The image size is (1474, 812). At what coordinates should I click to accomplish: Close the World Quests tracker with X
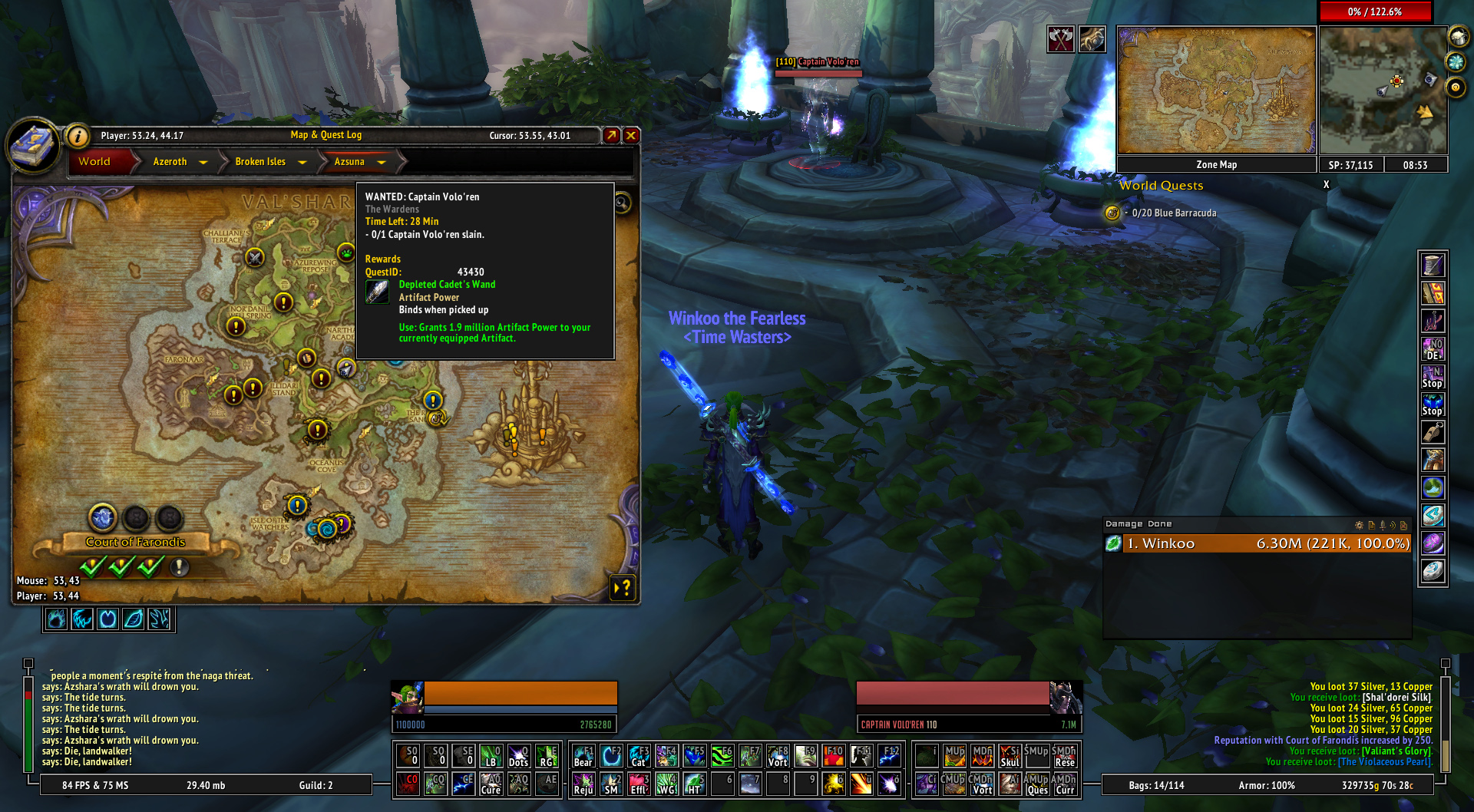(x=1326, y=185)
